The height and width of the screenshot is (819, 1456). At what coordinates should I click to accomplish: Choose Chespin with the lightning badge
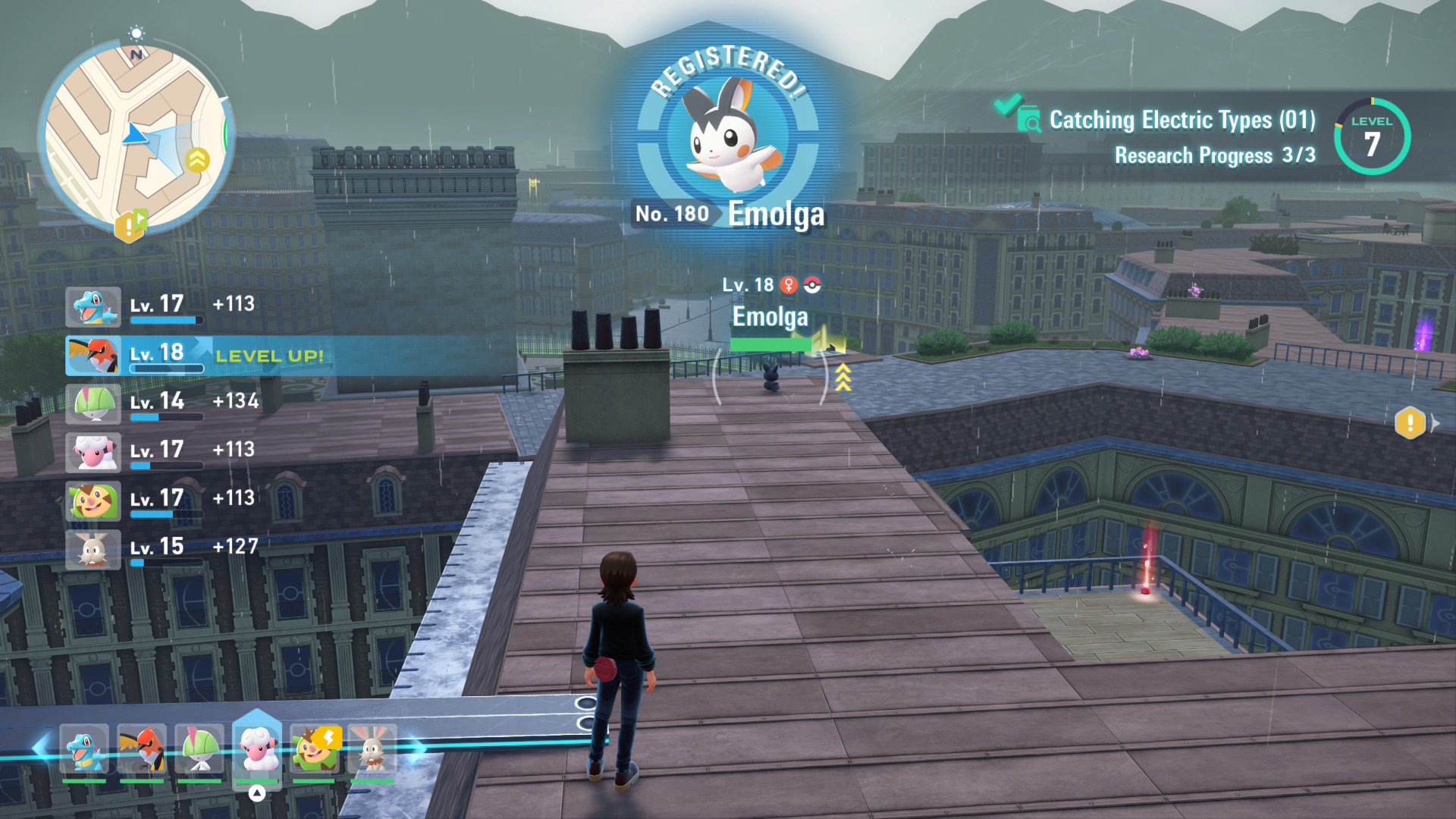click(315, 750)
